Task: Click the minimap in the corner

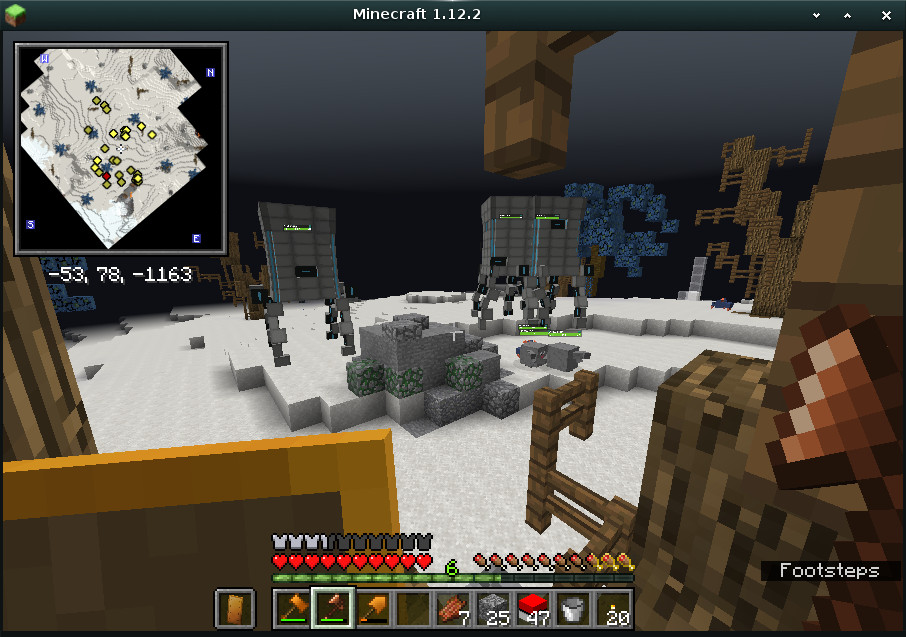Action: [120, 147]
